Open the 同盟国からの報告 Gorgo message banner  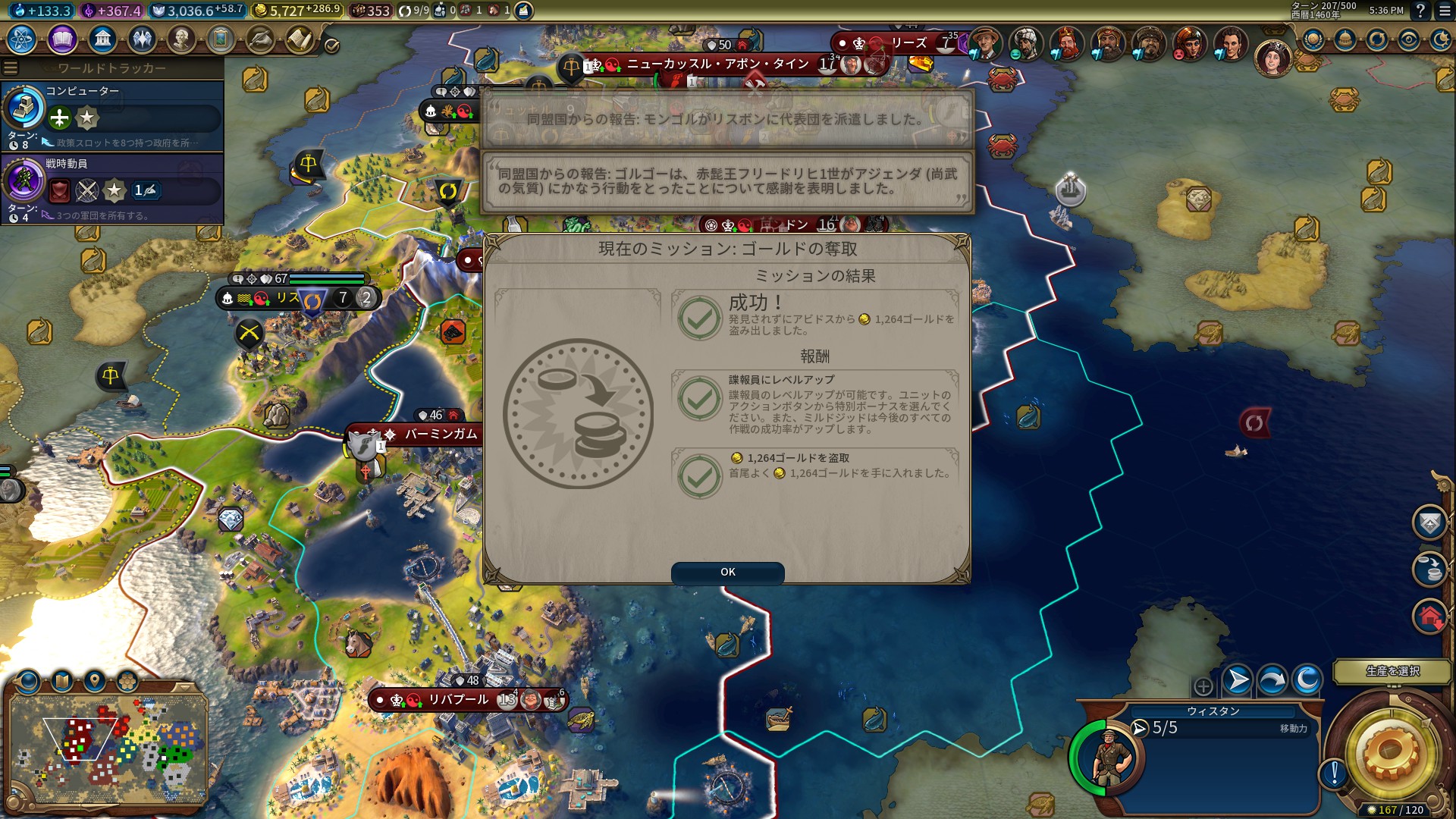pyautogui.click(x=727, y=181)
